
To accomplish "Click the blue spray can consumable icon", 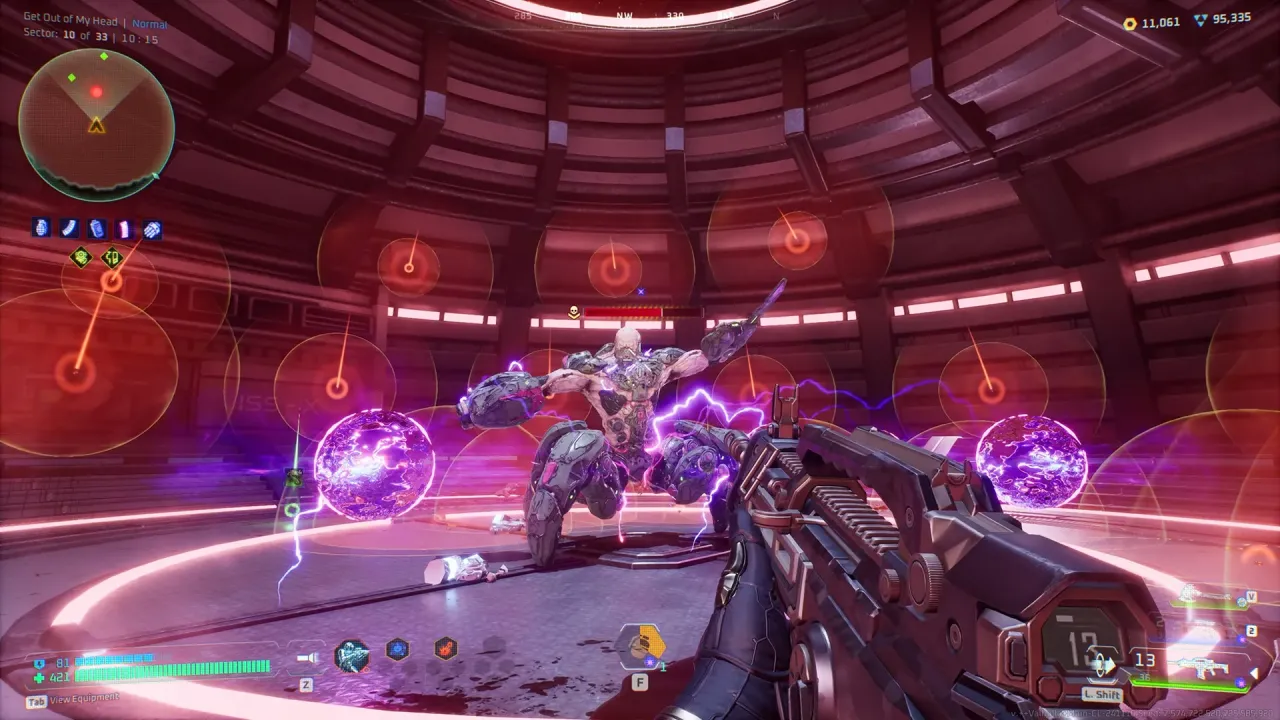I will point(95,227).
